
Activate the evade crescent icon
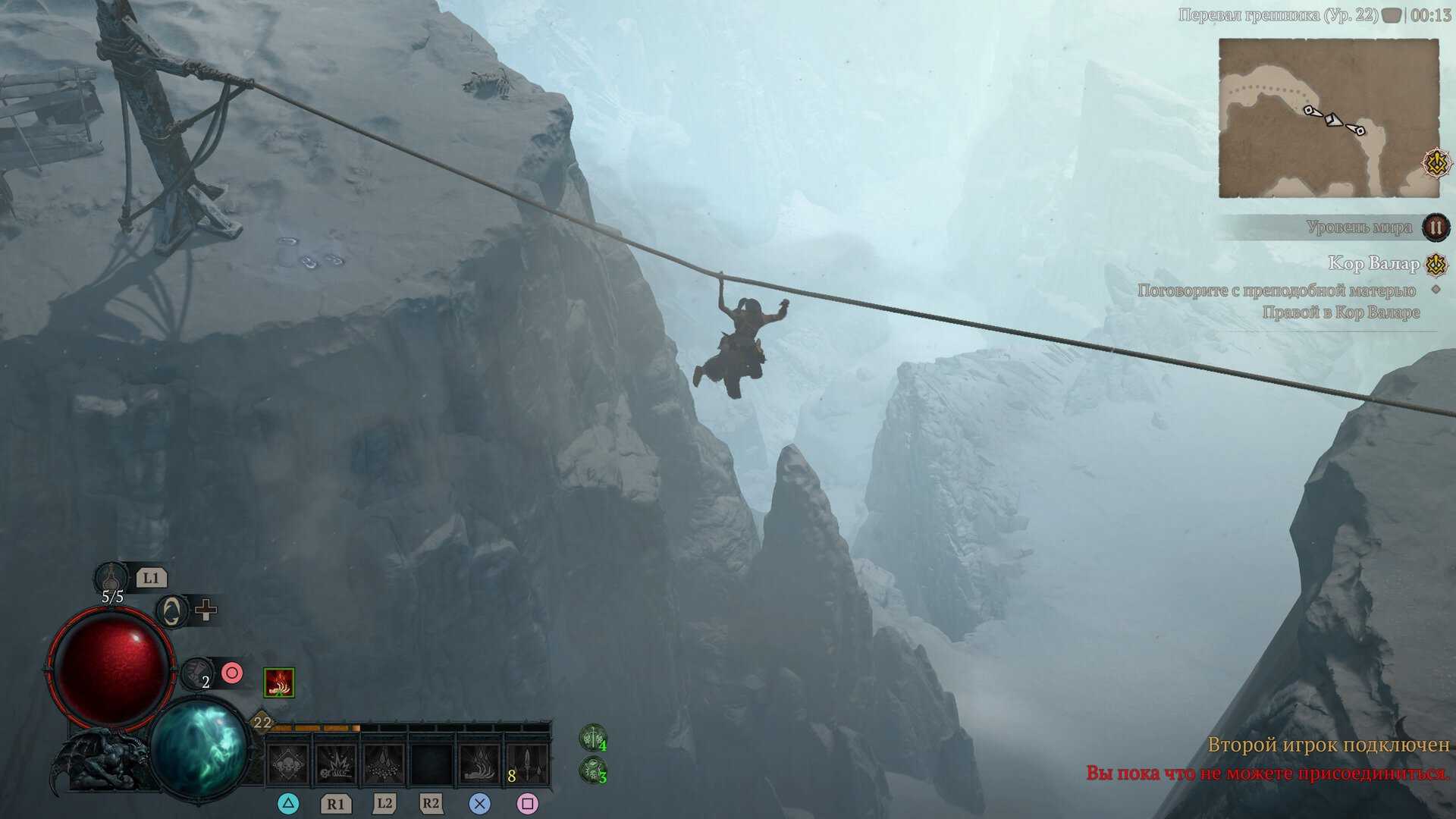172,610
